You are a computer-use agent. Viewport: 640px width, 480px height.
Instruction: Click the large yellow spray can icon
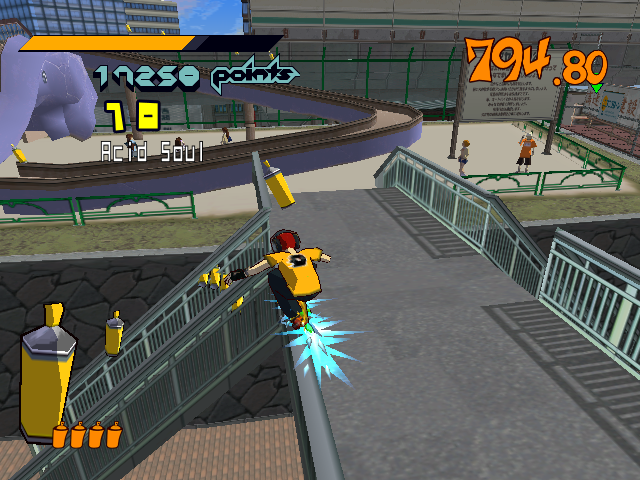click(x=44, y=378)
